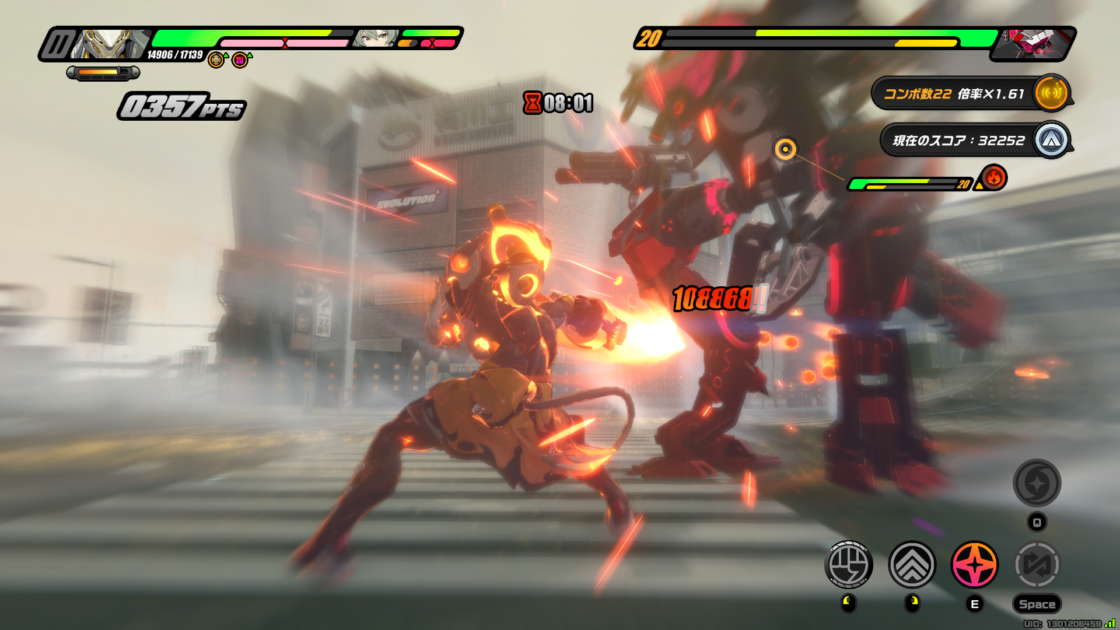Click the blue current score badge
Image resolution: width=1120 pixels, height=630 pixels.
tap(1051, 140)
